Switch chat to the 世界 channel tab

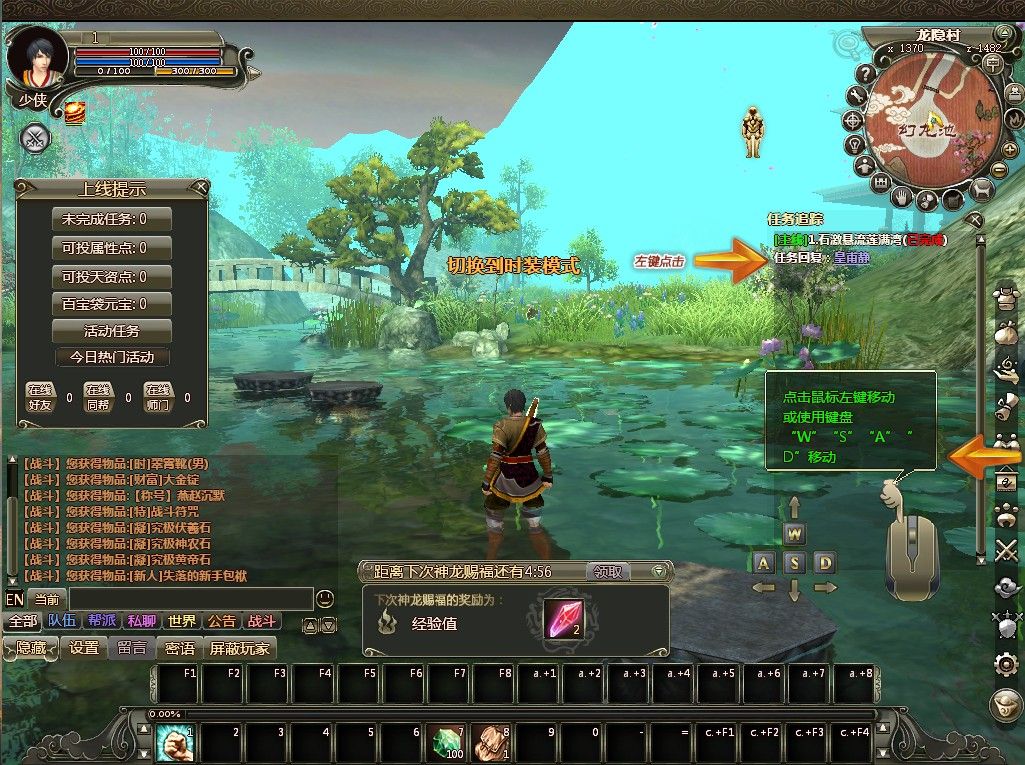[x=181, y=621]
